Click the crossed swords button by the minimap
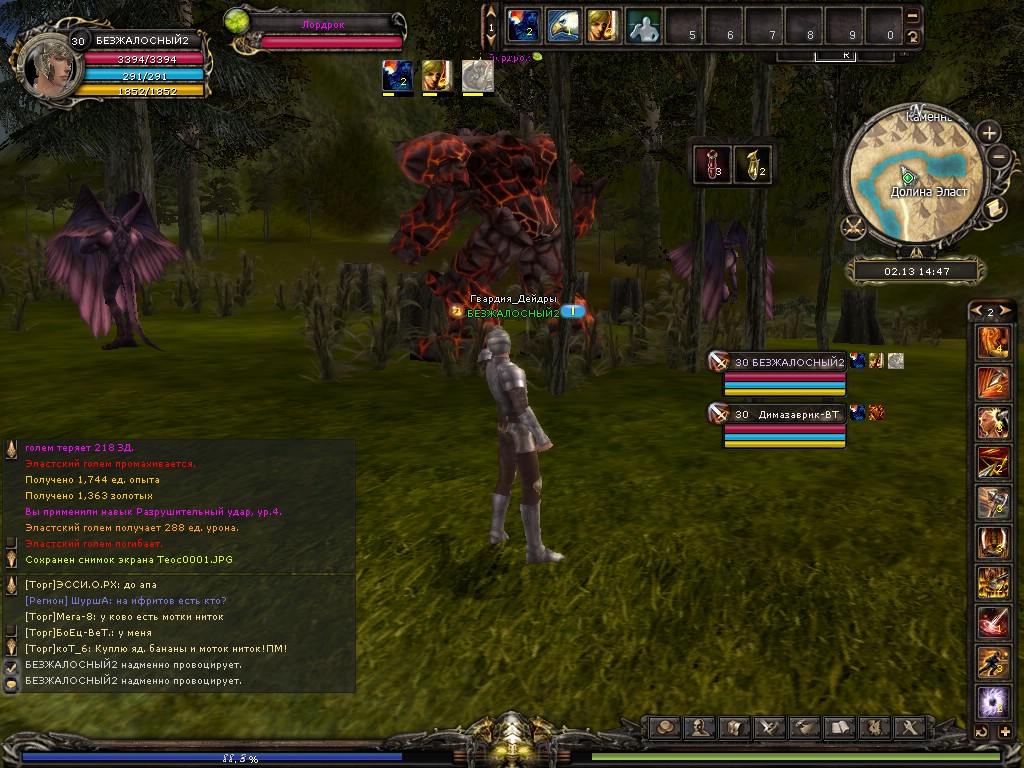The height and width of the screenshot is (768, 1024). click(853, 227)
